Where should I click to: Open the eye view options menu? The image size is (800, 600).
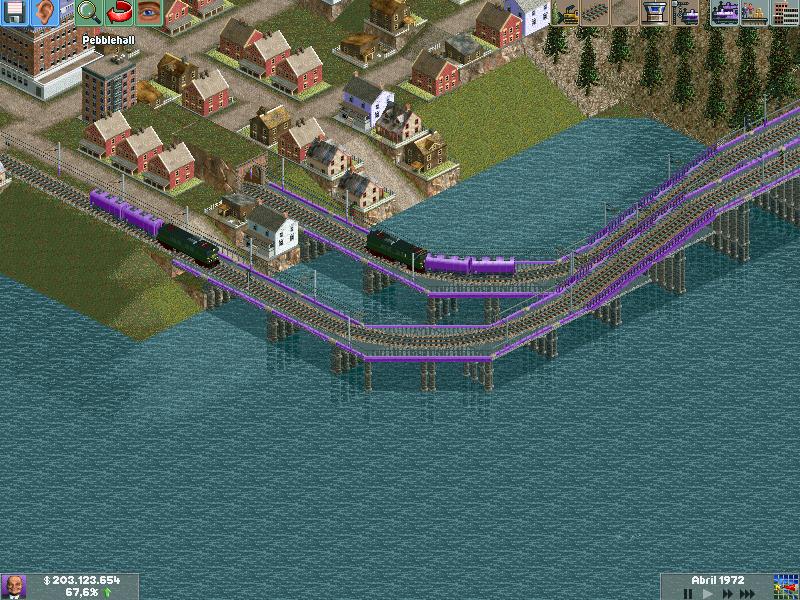148,13
